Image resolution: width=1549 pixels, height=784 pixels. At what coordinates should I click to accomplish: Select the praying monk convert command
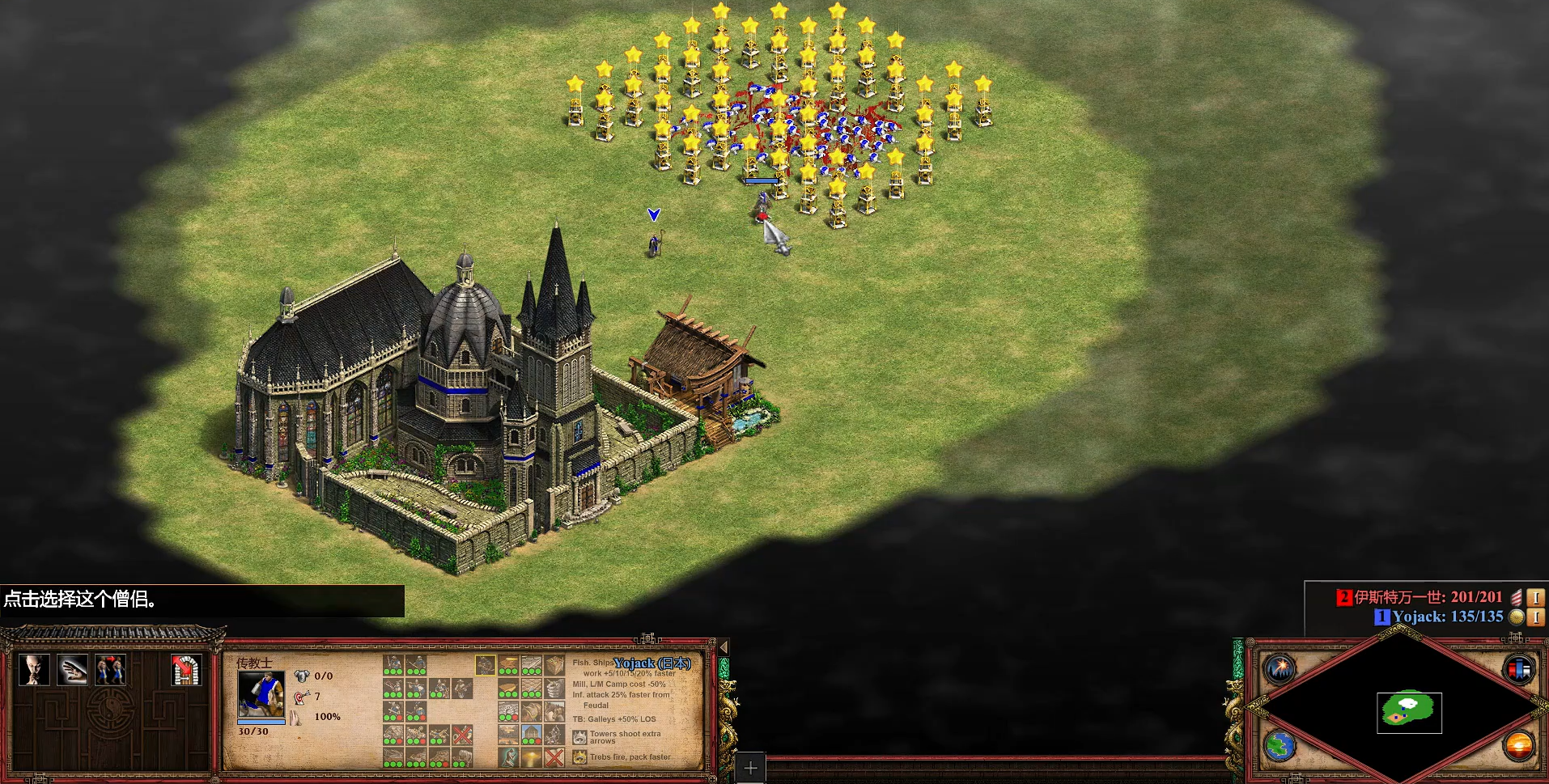pos(34,670)
